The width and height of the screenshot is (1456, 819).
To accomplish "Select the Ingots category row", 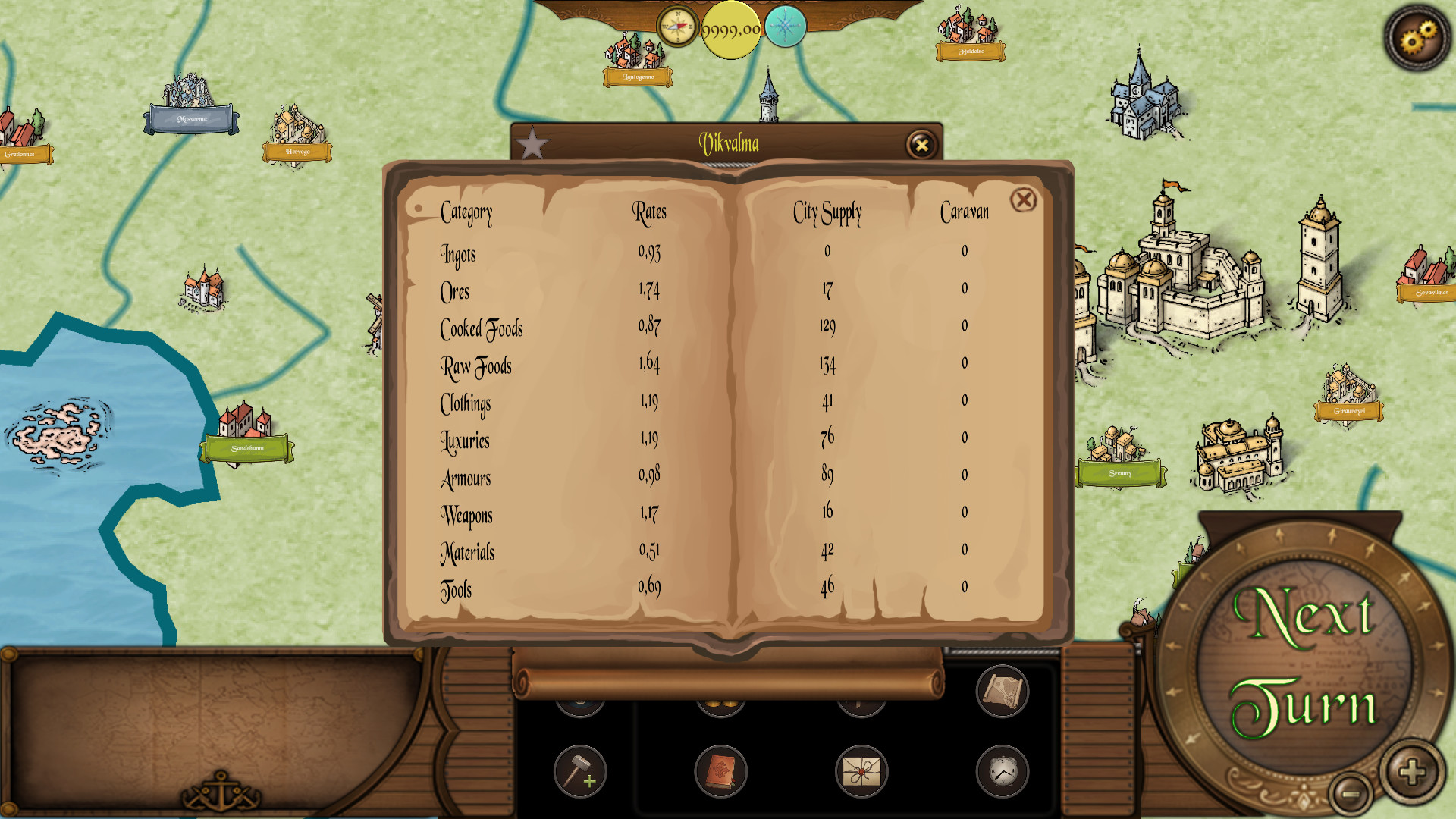I will coord(458,255).
